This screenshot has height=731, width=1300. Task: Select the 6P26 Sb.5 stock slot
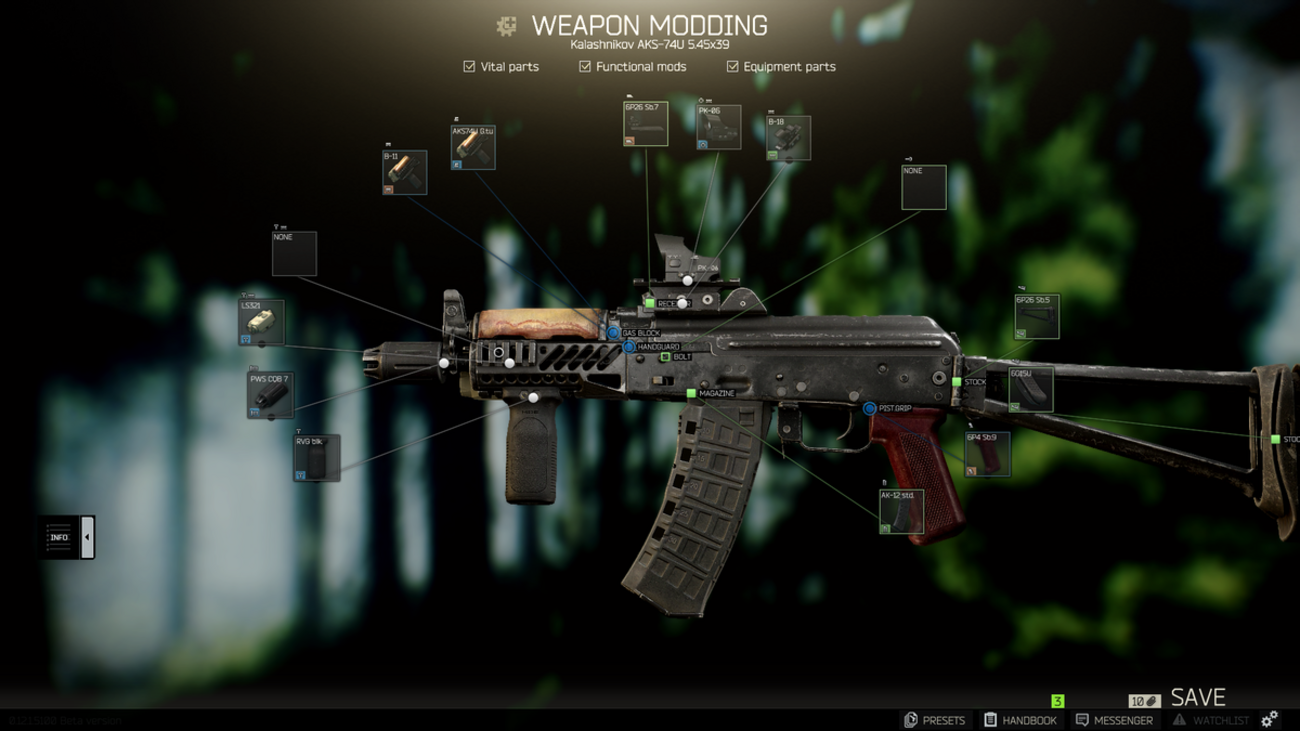coord(1036,316)
